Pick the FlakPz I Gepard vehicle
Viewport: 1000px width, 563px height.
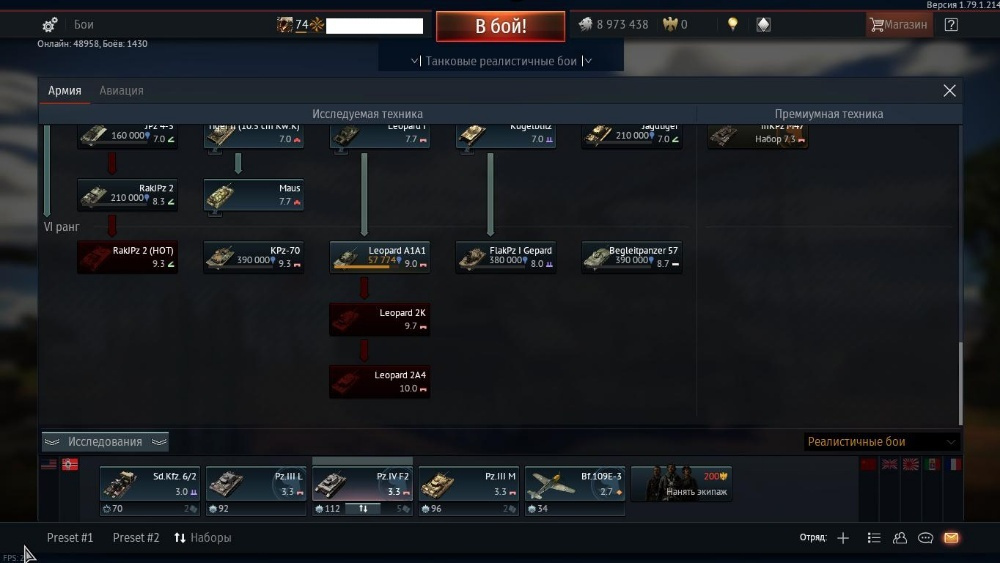[x=506, y=257]
